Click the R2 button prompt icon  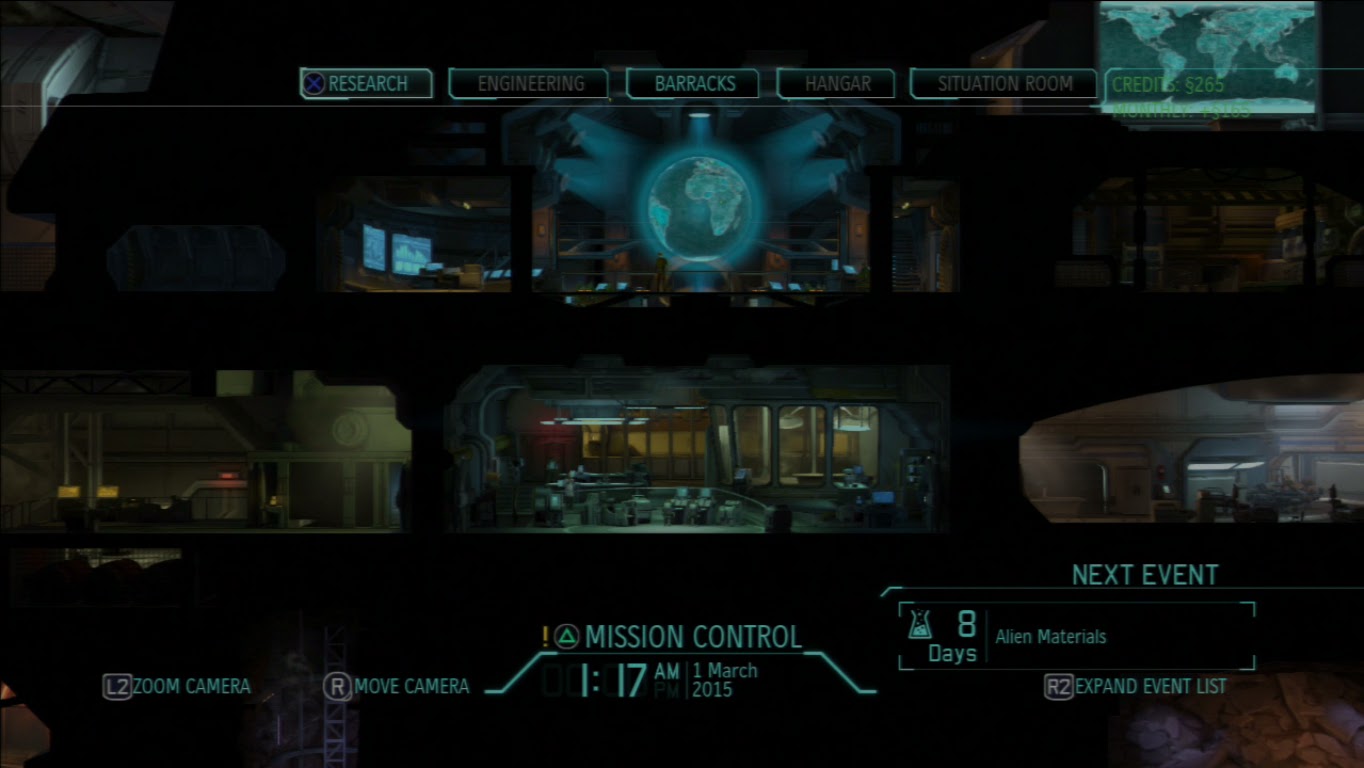click(1059, 687)
